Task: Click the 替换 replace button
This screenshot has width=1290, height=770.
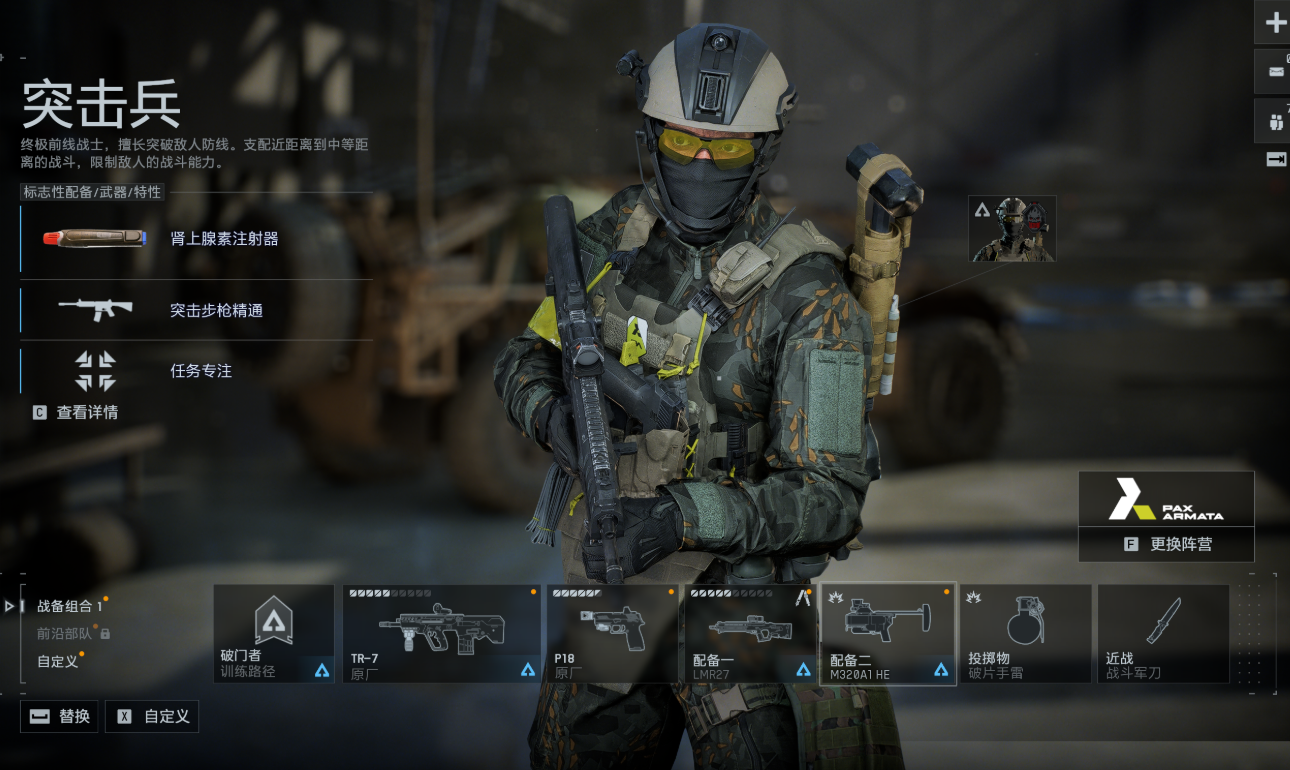Action: pos(60,716)
